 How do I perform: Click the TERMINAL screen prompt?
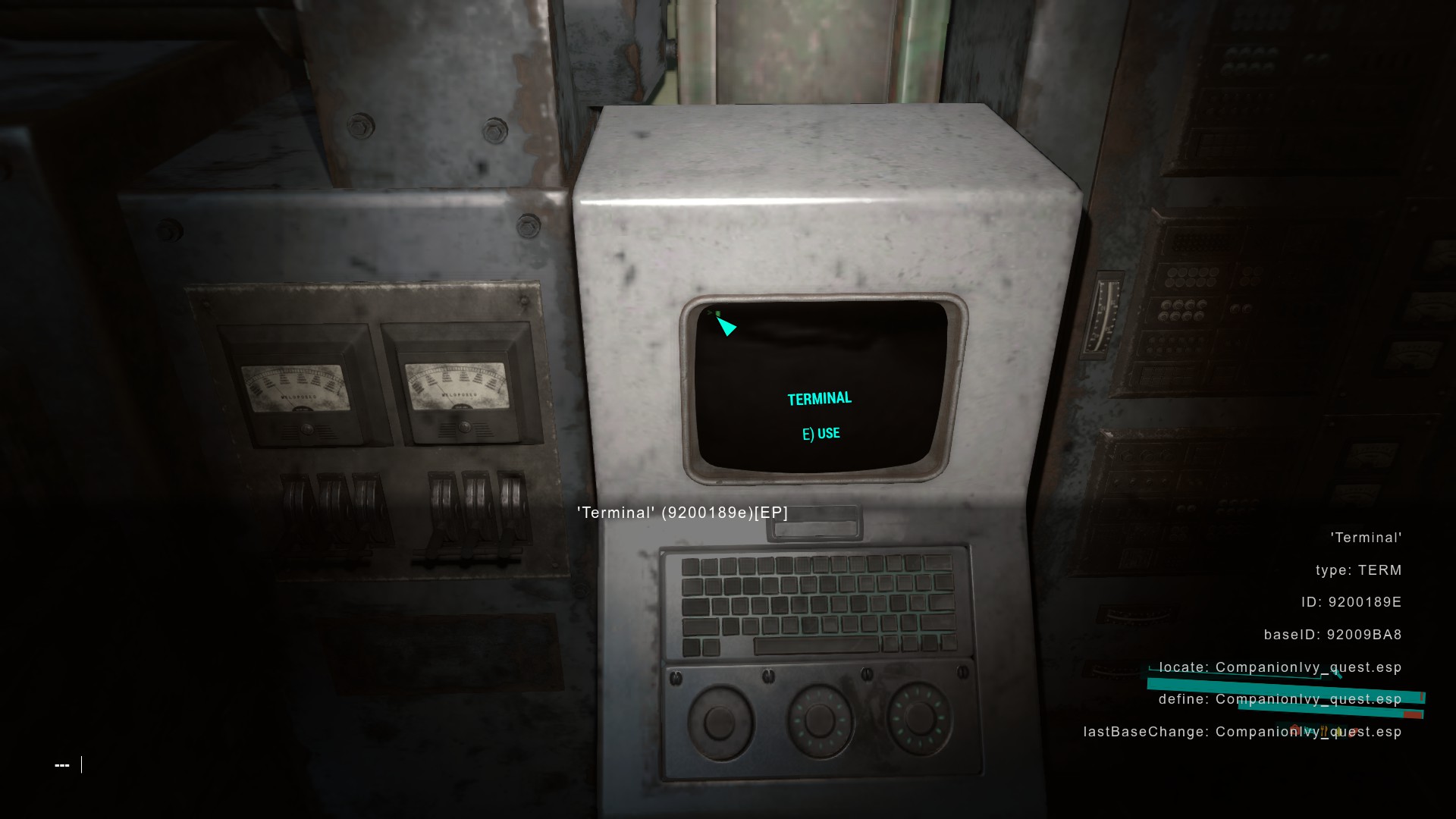click(x=820, y=397)
